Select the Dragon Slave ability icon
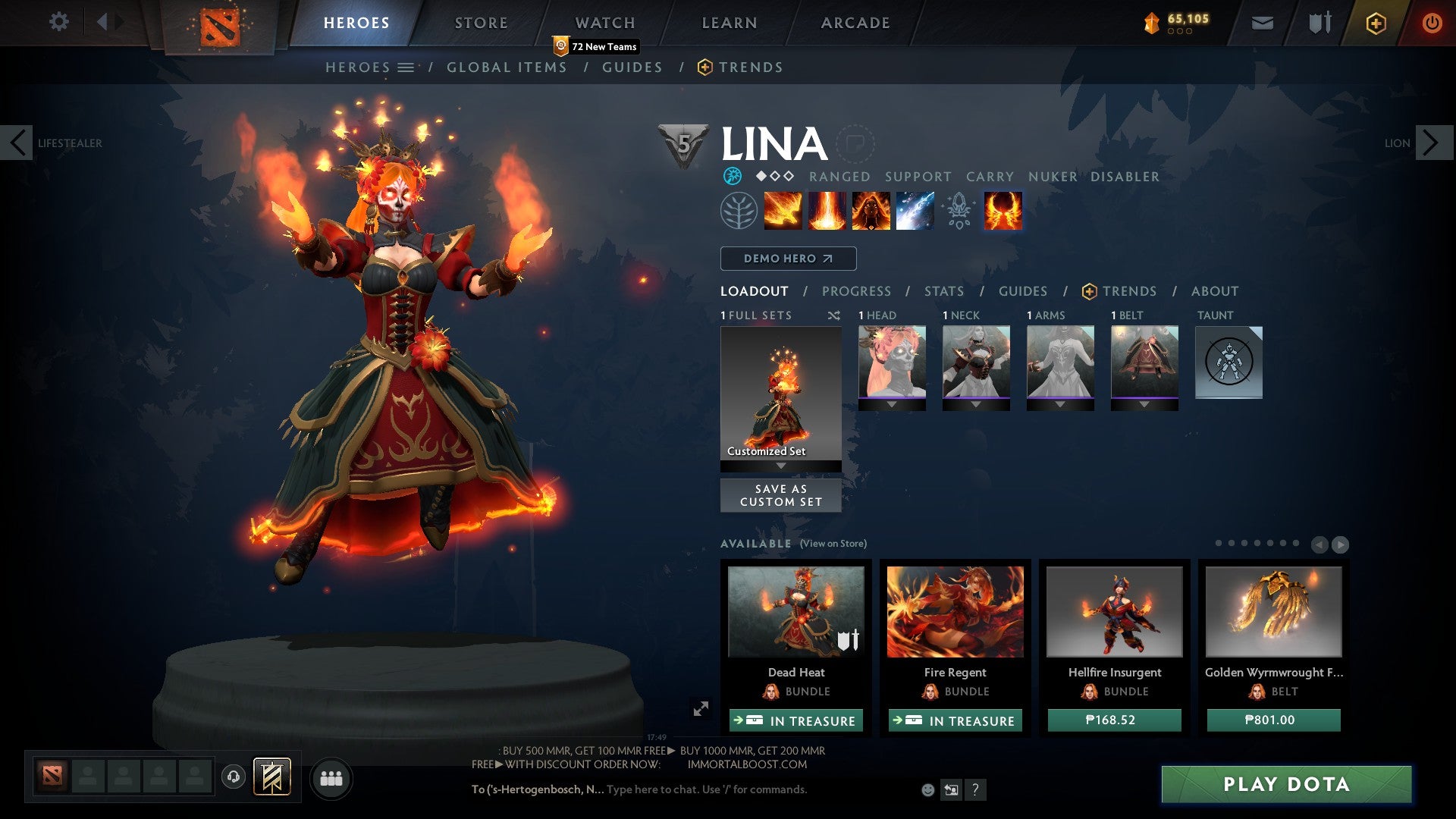This screenshot has width=1456, height=819. 782,211
